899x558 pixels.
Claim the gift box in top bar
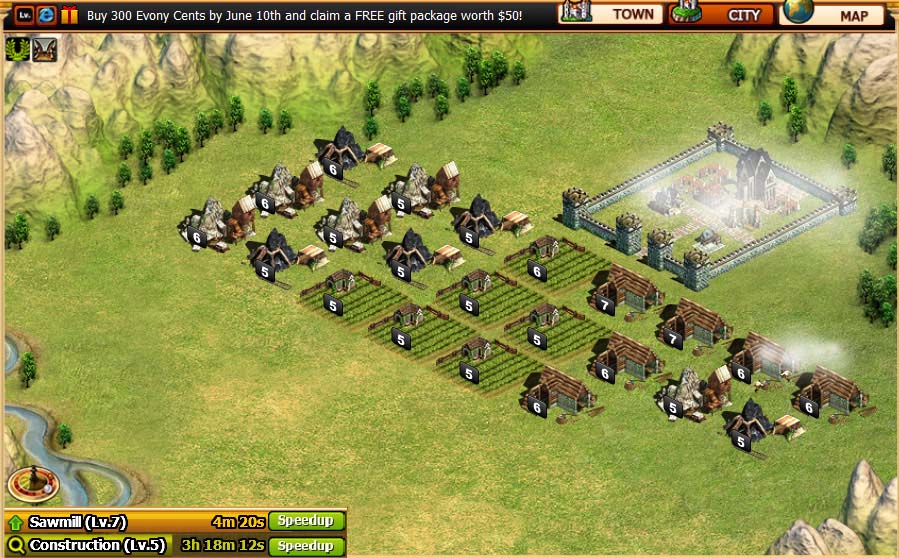(x=69, y=15)
